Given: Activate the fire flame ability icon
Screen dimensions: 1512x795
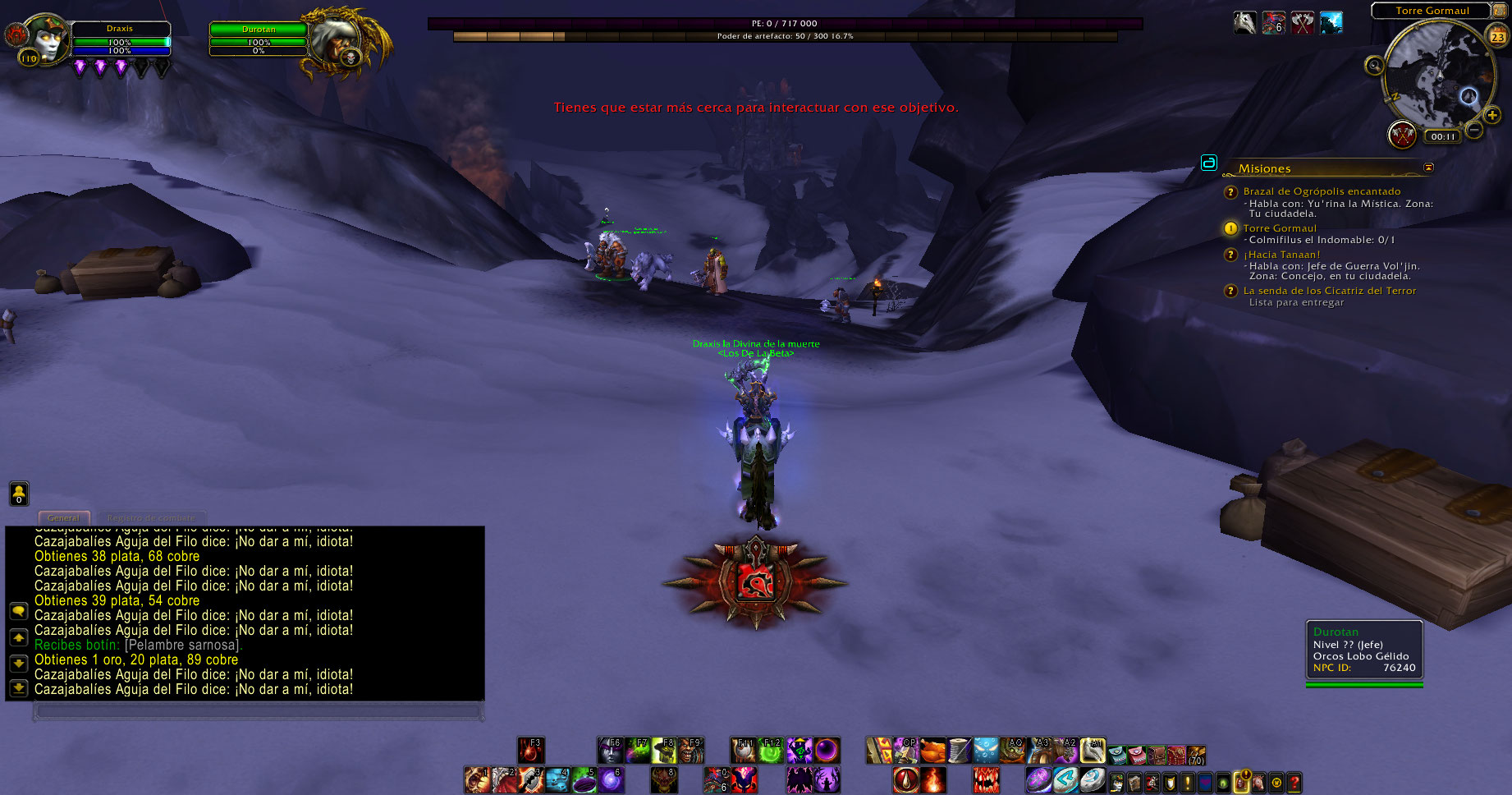Looking at the screenshot, I should (x=933, y=779).
